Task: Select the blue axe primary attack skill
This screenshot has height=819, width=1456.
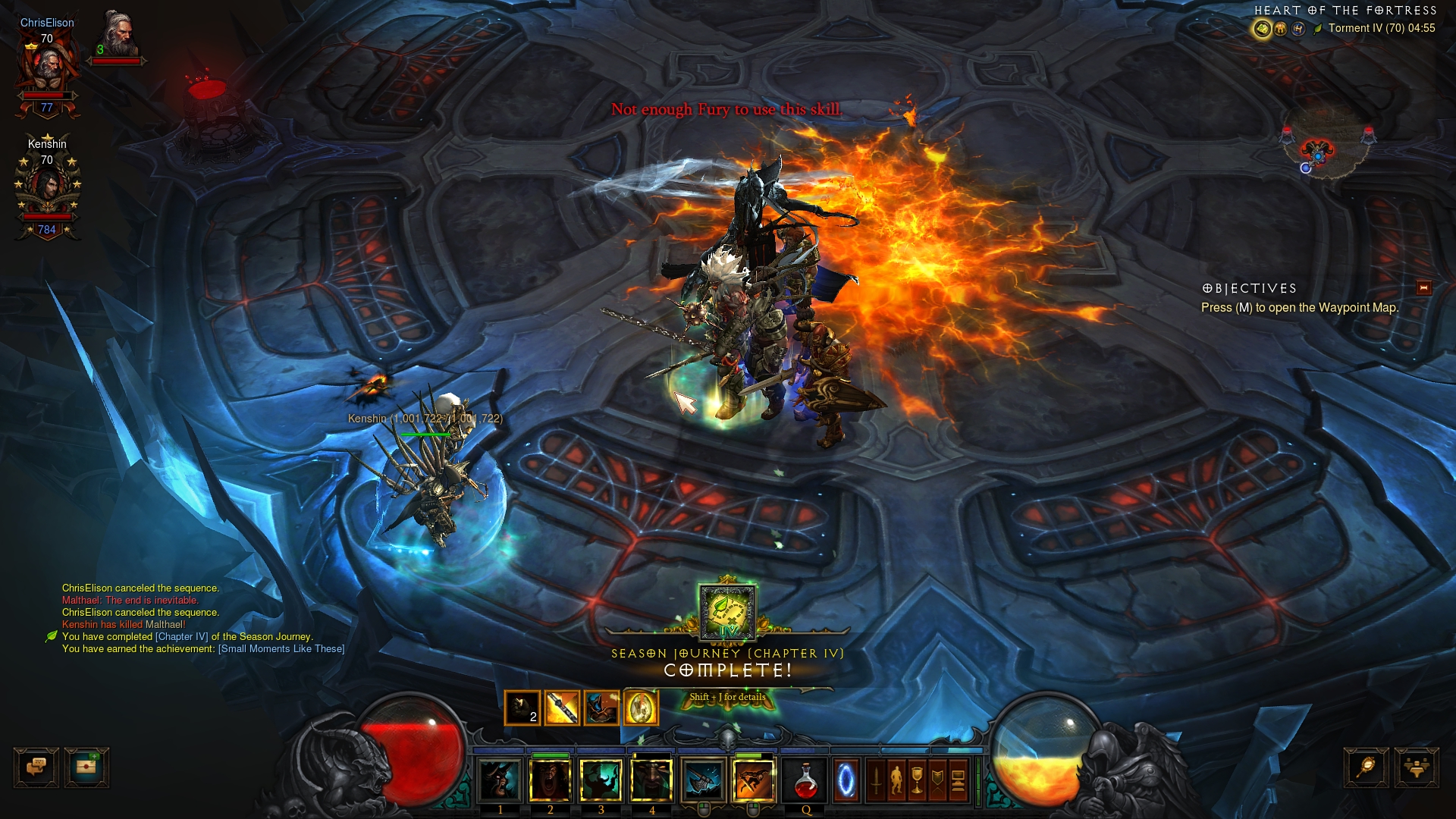Action: (703, 780)
